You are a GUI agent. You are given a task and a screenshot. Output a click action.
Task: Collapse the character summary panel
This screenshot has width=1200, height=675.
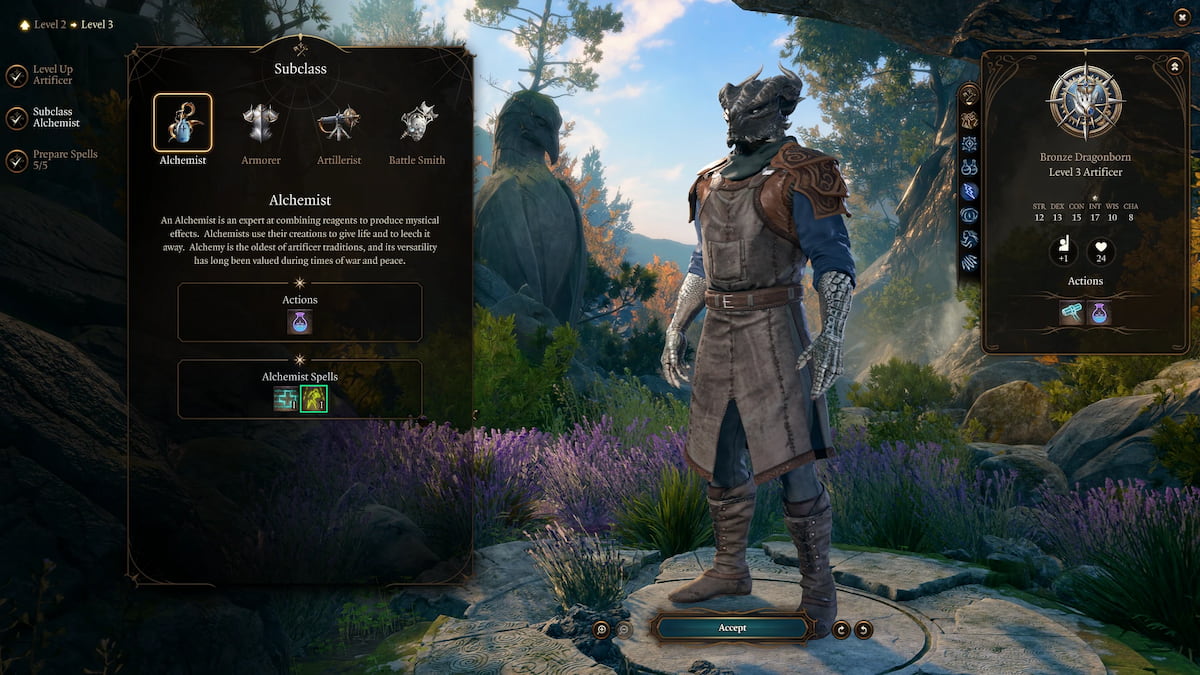1173,66
